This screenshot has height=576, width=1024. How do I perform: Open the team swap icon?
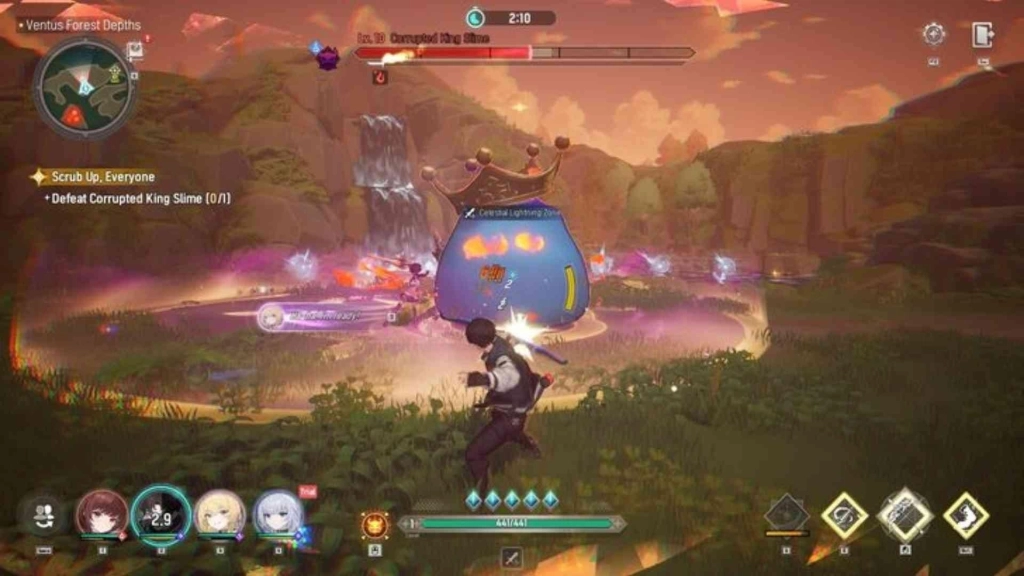43,515
